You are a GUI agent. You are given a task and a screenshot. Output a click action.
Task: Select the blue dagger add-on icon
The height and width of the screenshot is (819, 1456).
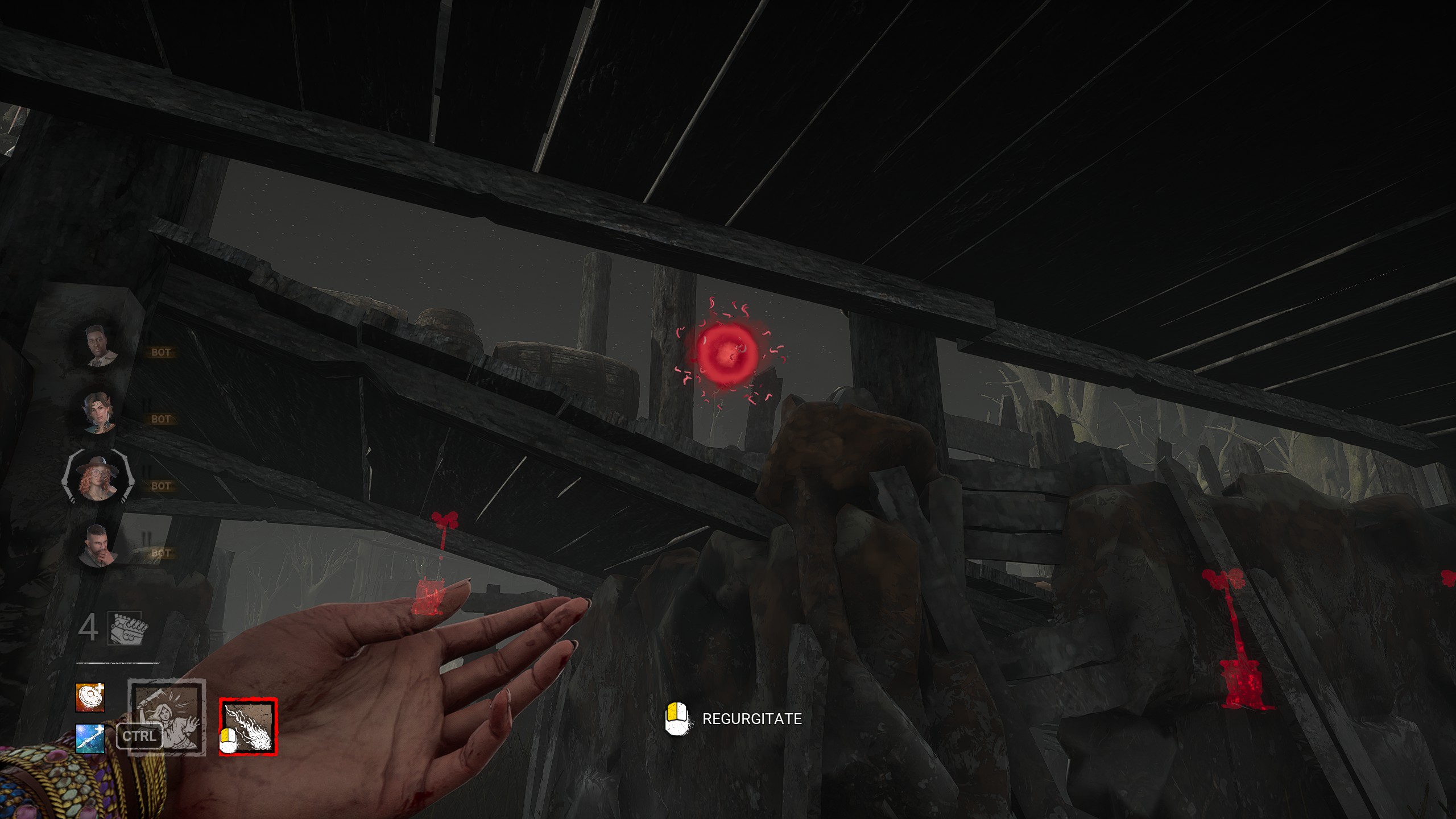[90, 739]
